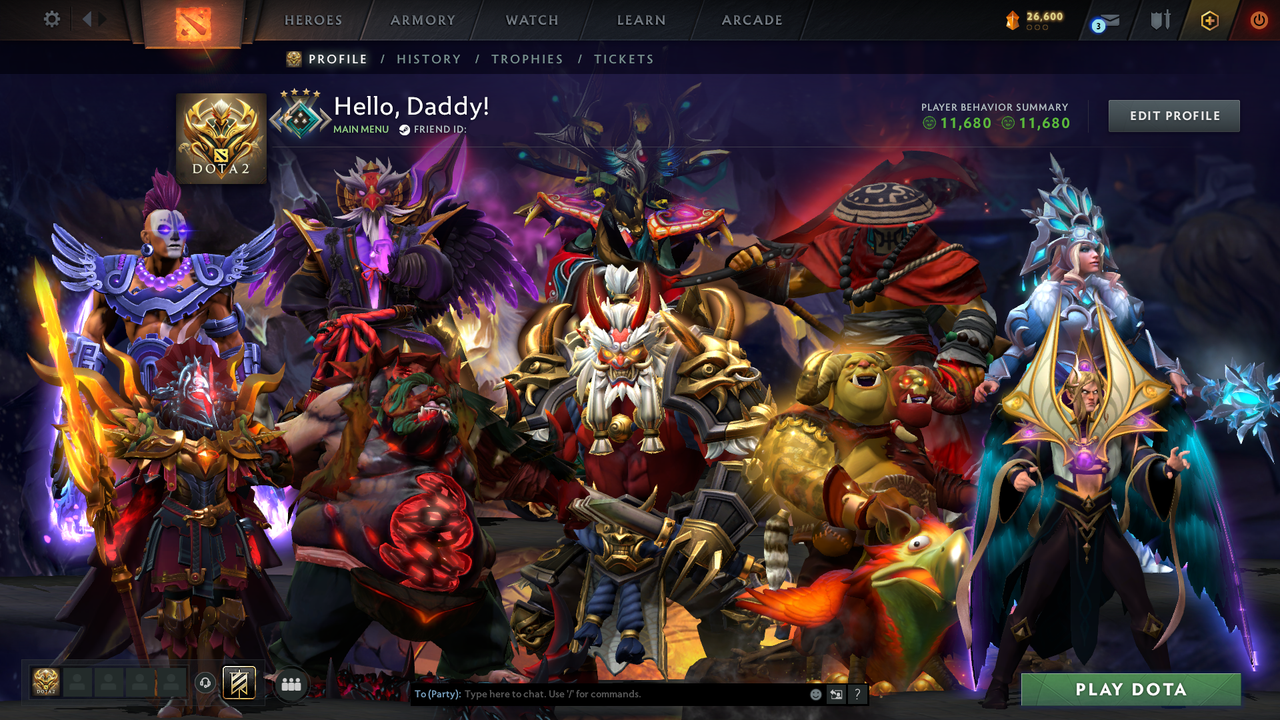This screenshot has width=1280, height=720.
Task: Click the power button to exit Dota 2
Action: (x=1259, y=19)
